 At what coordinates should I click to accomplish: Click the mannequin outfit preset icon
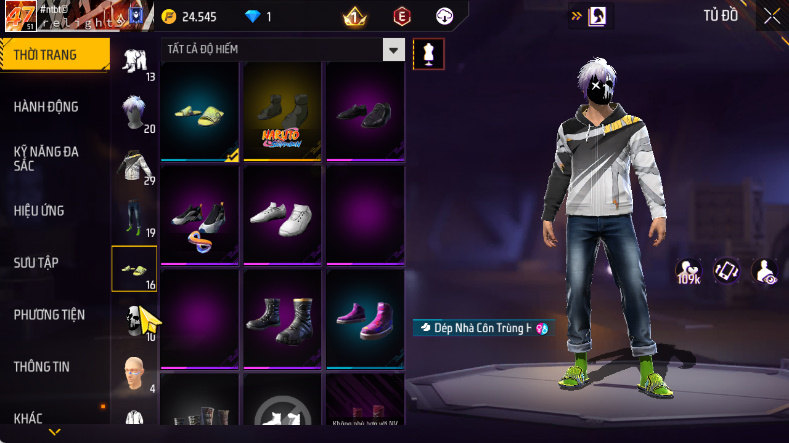point(429,54)
